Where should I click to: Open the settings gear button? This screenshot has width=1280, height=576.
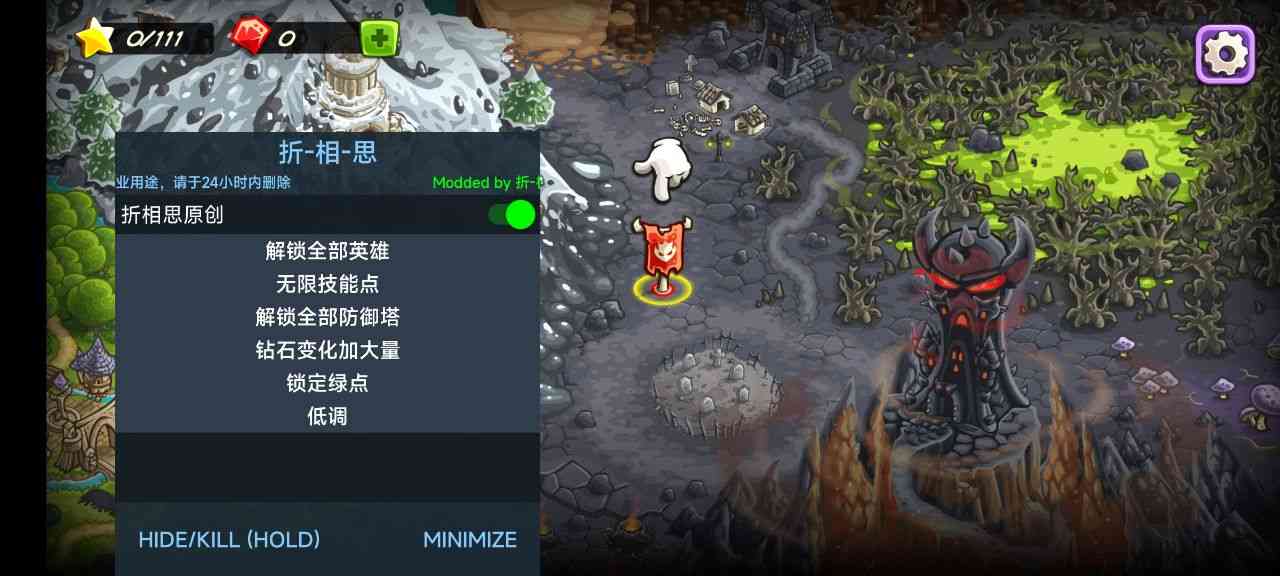click(x=1225, y=53)
